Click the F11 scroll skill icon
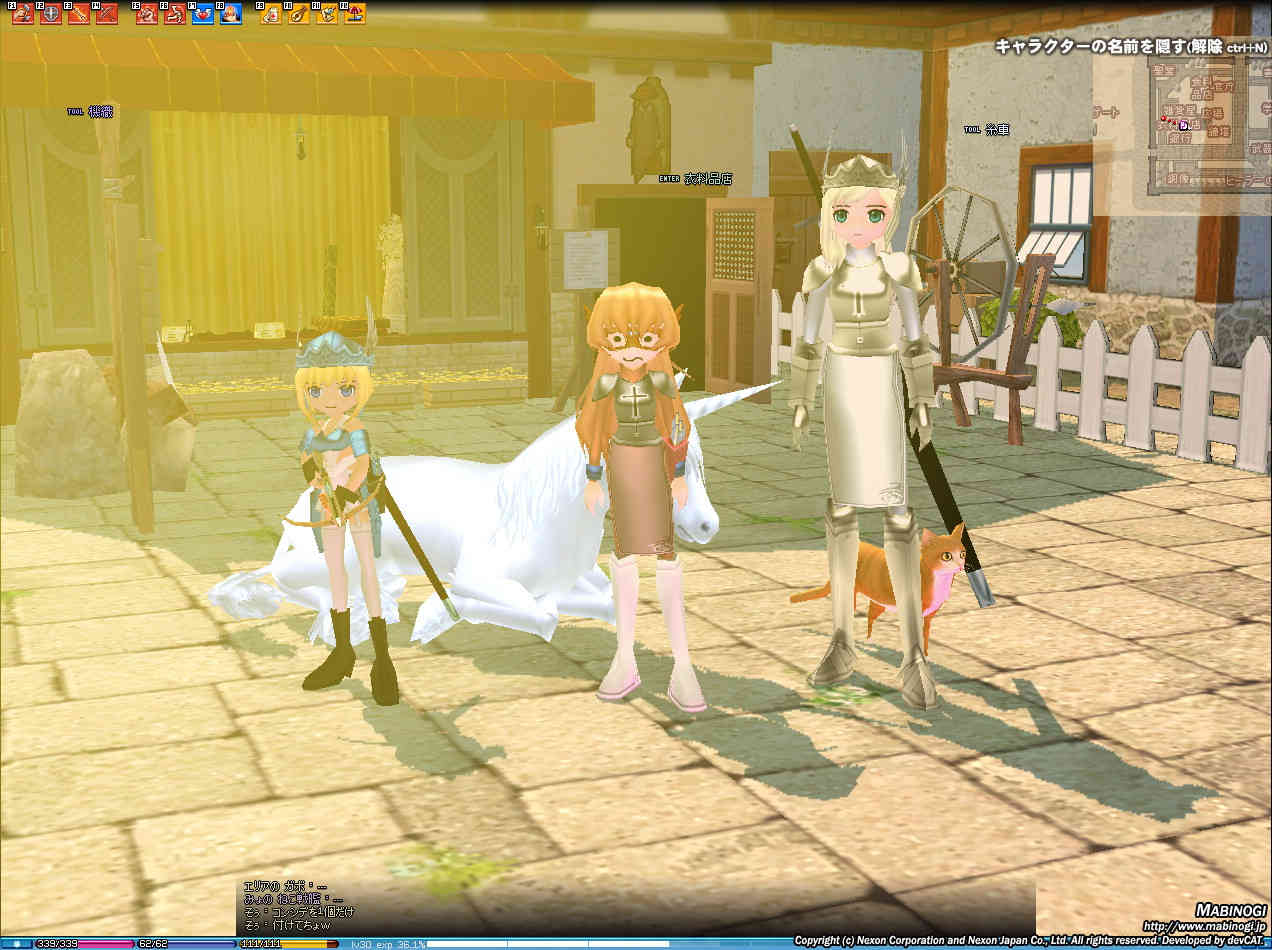Image resolution: width=1272 pixels, height=950 pixels. point(326,14)
